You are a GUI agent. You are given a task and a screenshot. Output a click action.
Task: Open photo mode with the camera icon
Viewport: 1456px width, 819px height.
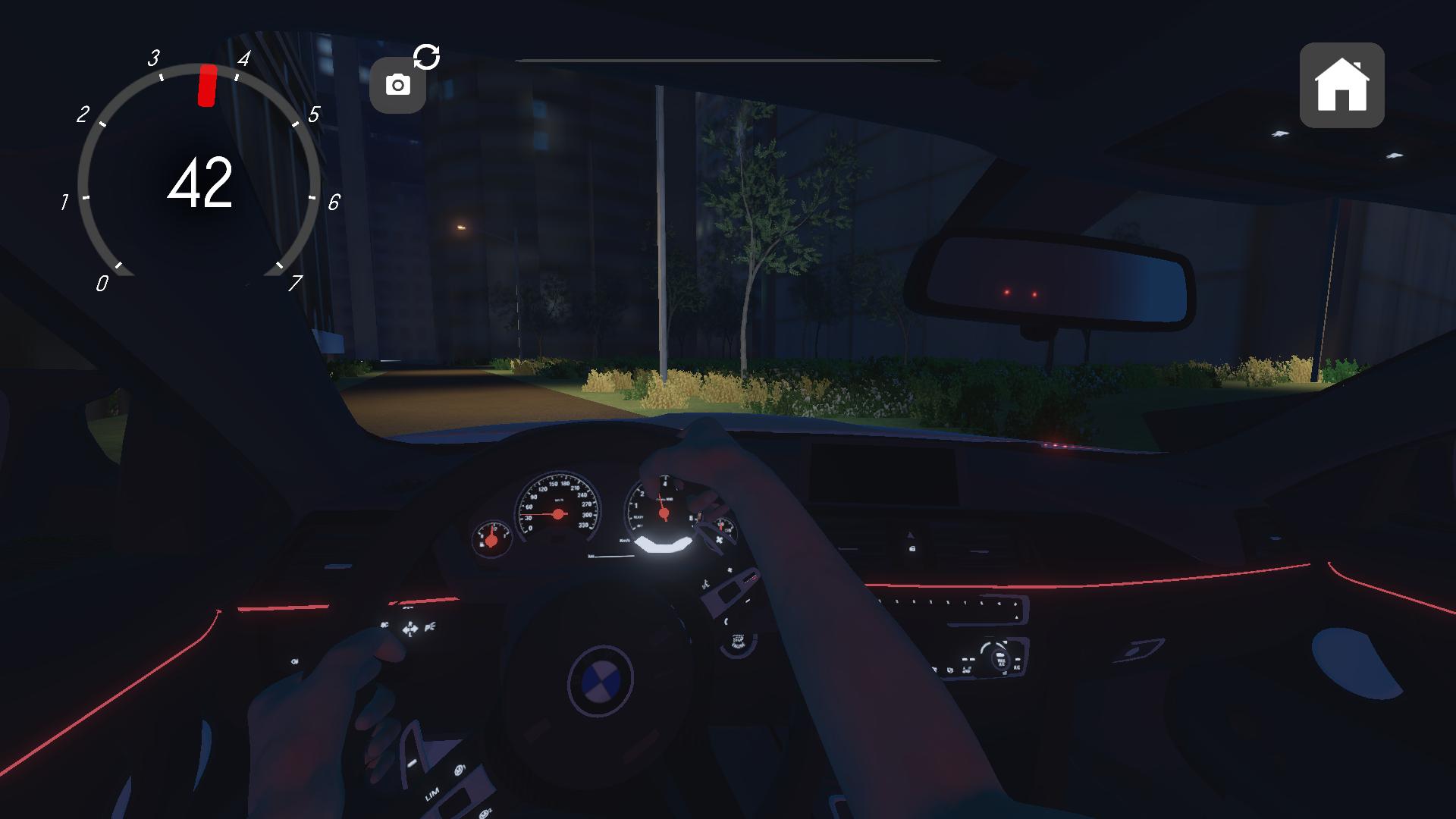pyautogui.click(x=398, y=83)
